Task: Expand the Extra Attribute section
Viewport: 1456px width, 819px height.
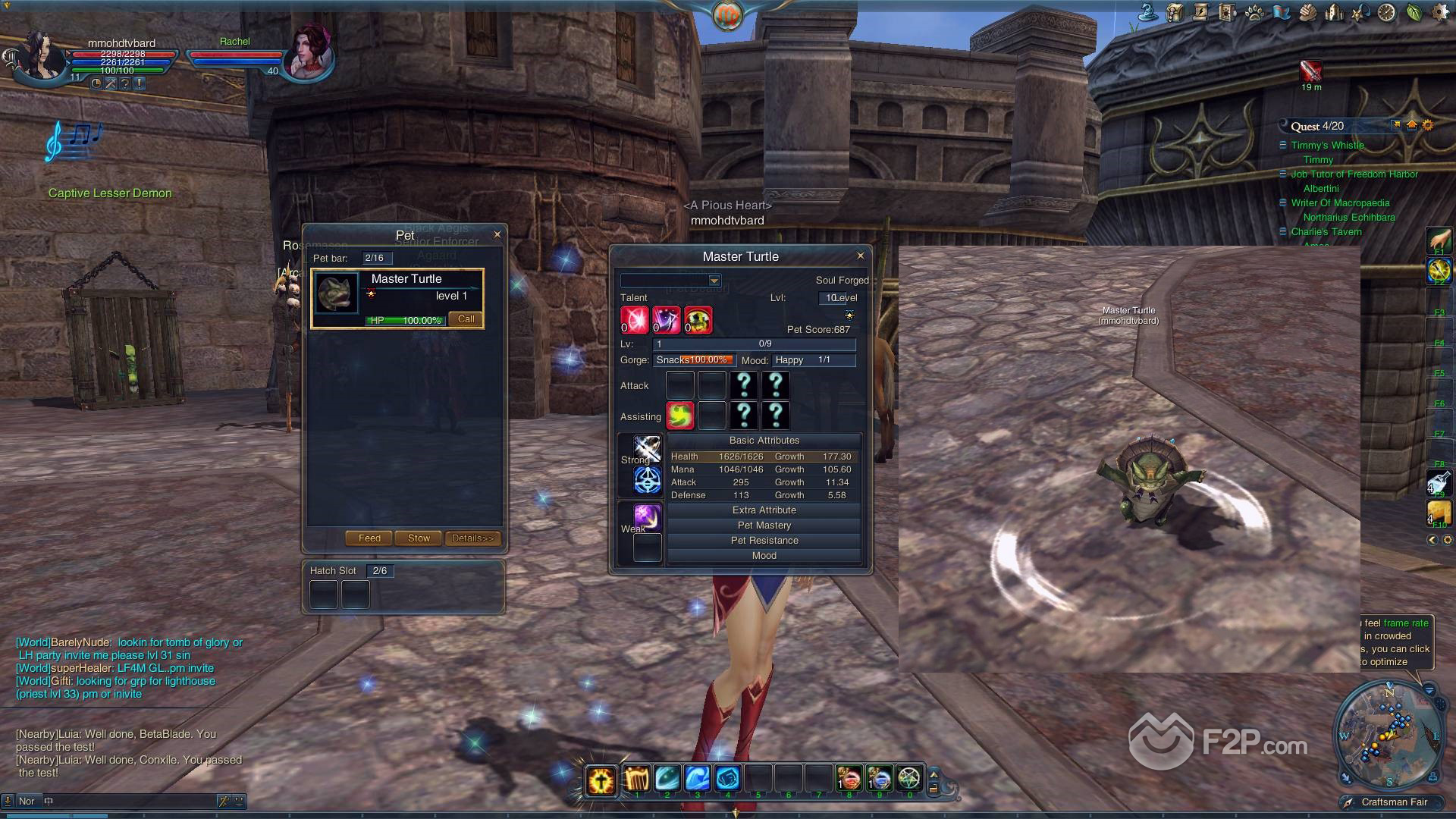Action: pyautogui.click(x=764, y=510)
